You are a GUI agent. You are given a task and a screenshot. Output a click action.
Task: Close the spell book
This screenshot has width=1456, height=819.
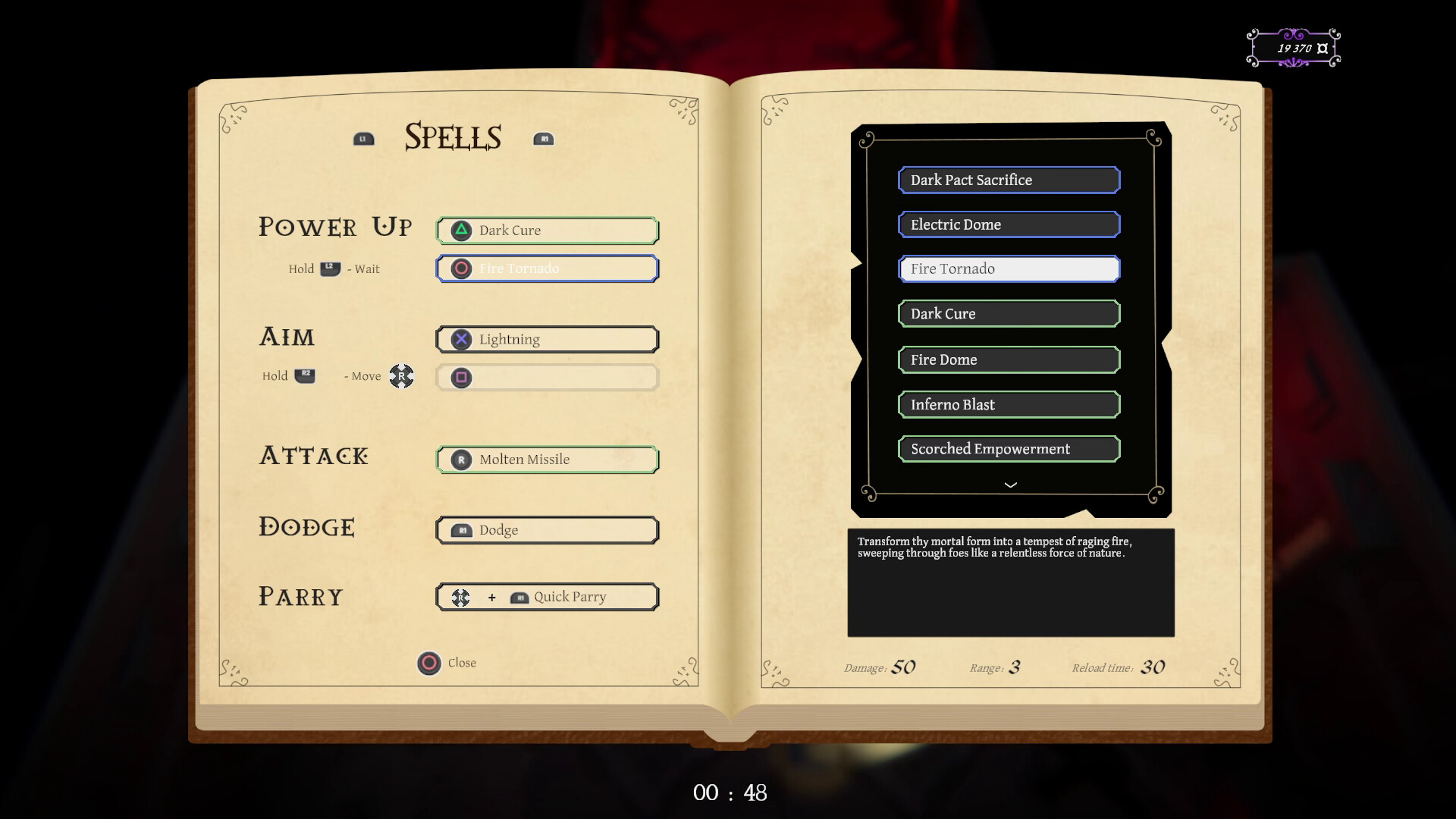click(x=431, y=662)
